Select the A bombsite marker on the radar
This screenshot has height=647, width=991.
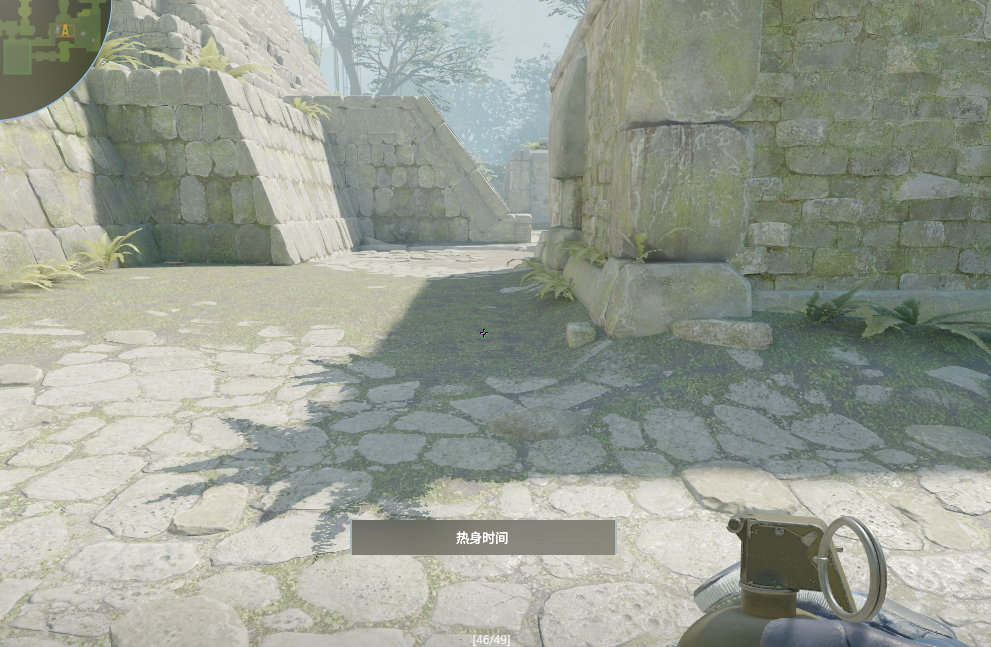tap(66, 31)
